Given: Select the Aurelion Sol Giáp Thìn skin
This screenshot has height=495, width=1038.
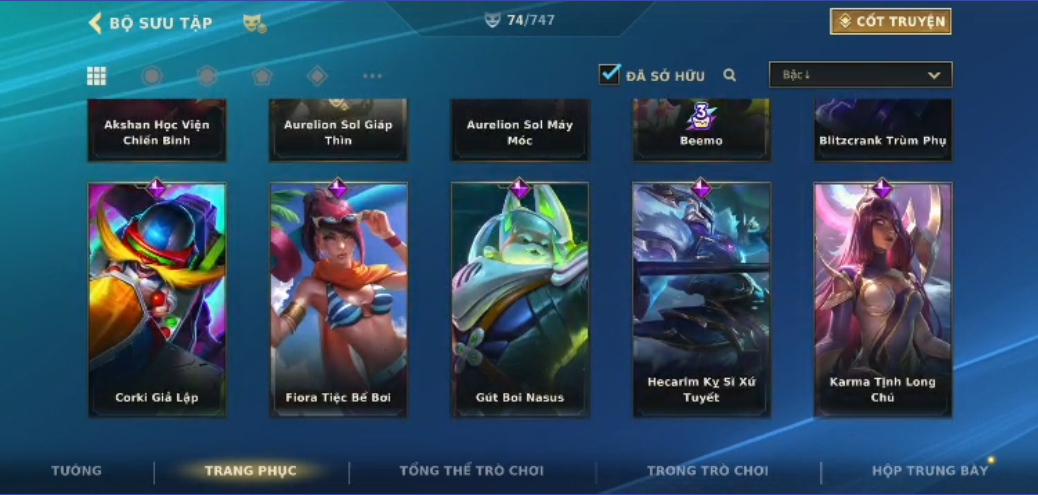Looking at the screenshot, I should click(339, 131).
